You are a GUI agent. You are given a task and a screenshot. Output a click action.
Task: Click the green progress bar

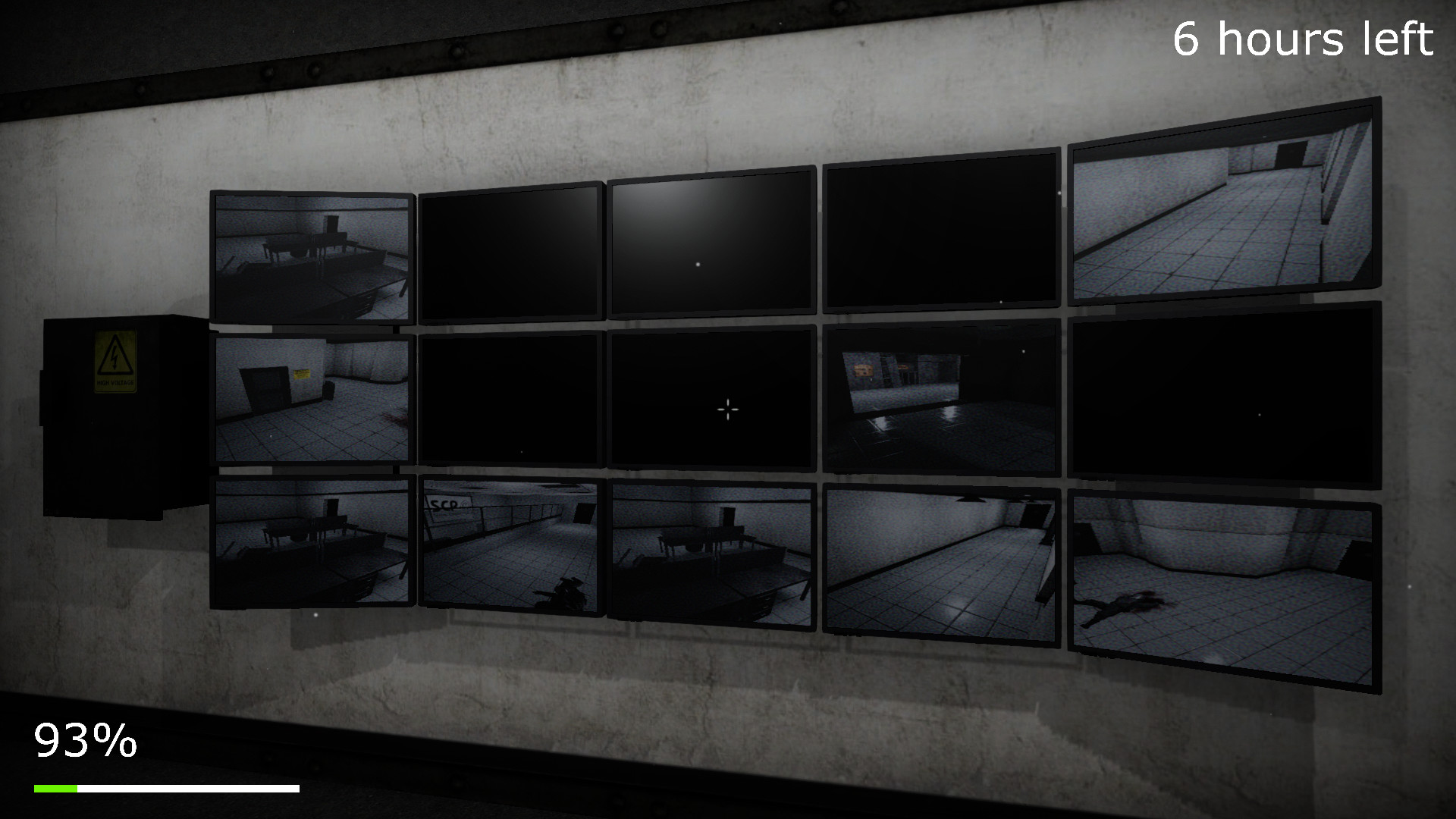pos(57,787)
